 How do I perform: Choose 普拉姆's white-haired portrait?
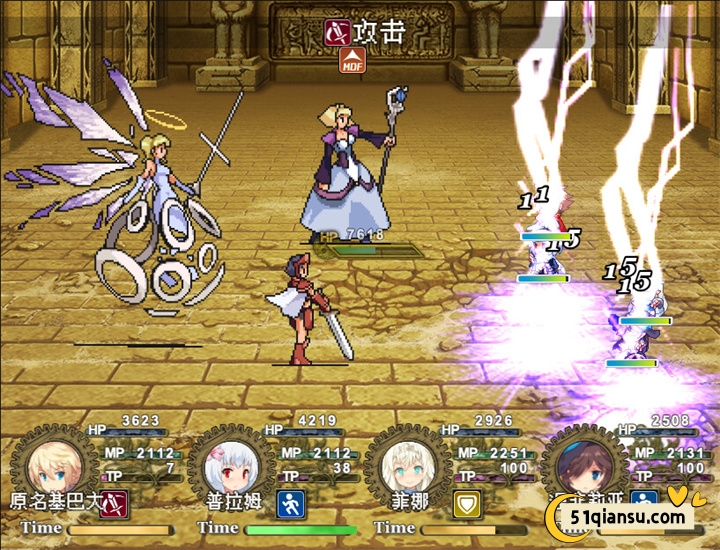226,466
